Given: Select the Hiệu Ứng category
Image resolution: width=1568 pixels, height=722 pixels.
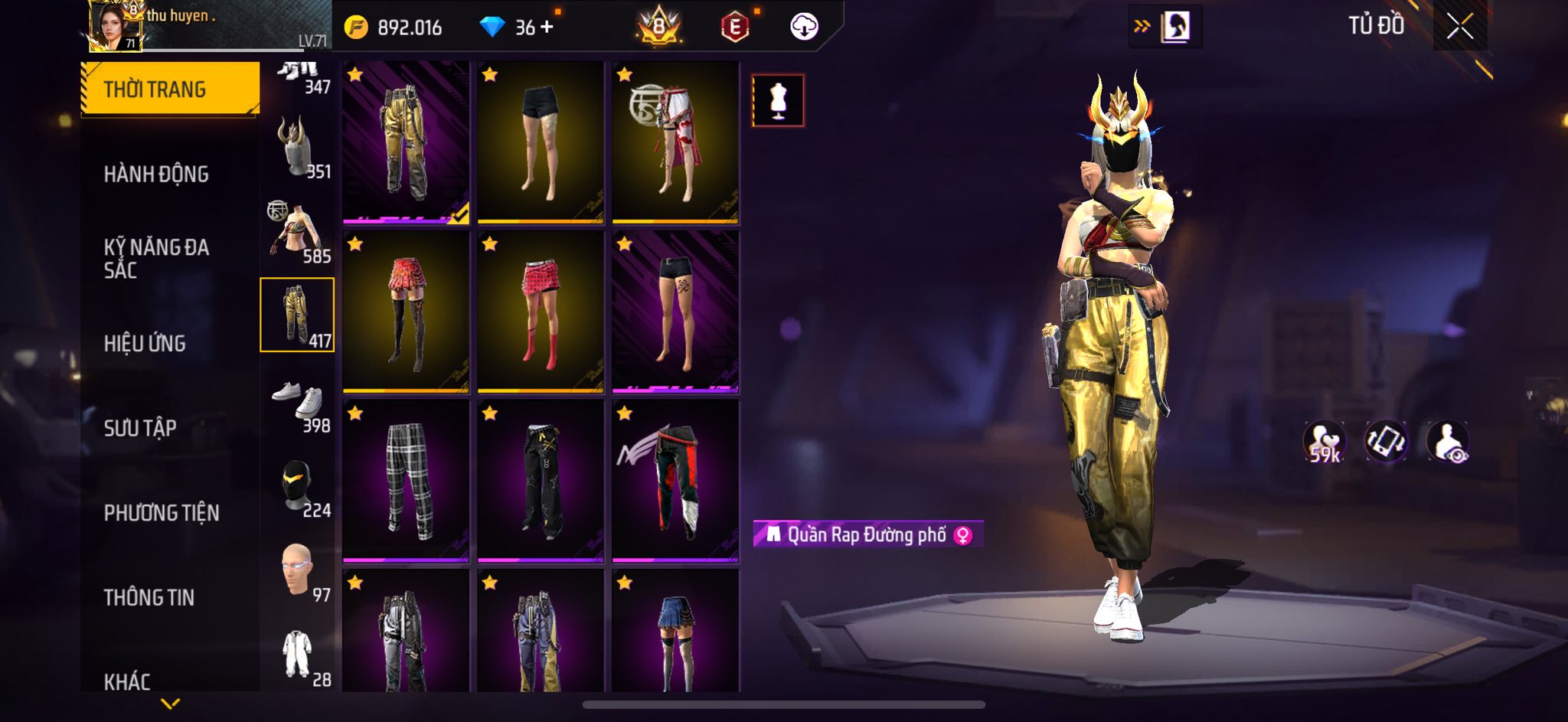Looking at the screenshot, I should coord(145,344).
